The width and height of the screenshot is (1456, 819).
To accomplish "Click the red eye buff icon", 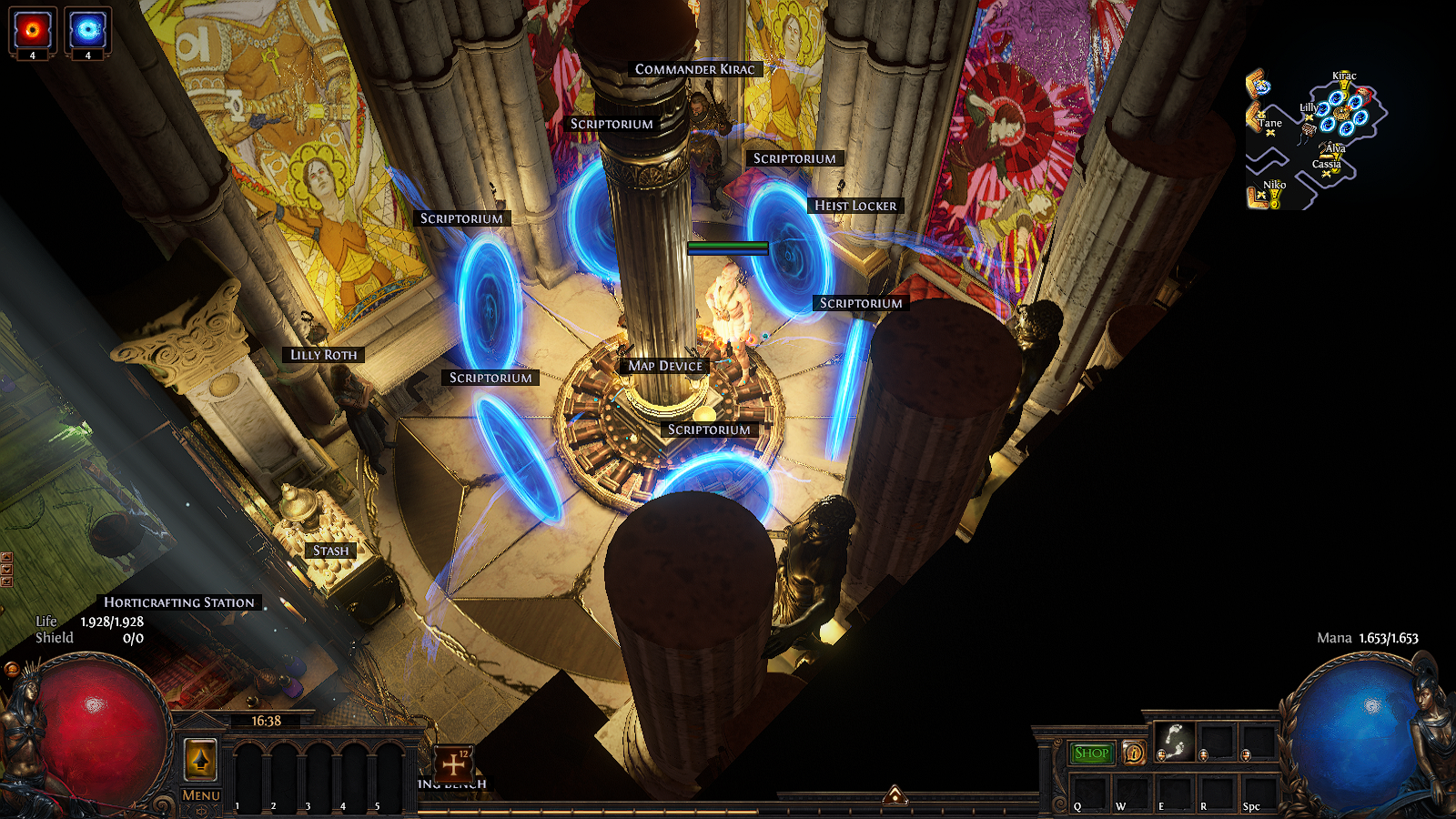I will coord(33,30).
